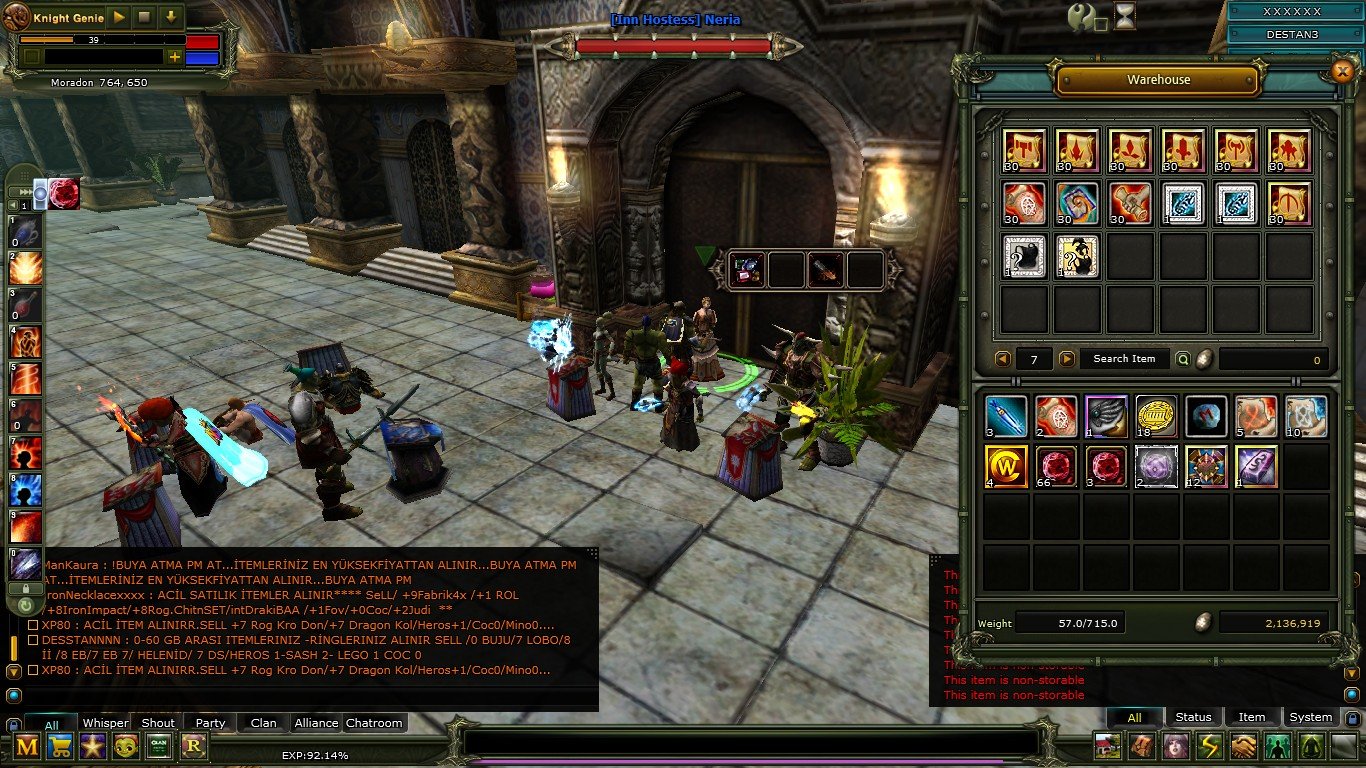Select the red gem stack of 66
This screenshot has height=768, width=1366.
tap(1055, 466)
